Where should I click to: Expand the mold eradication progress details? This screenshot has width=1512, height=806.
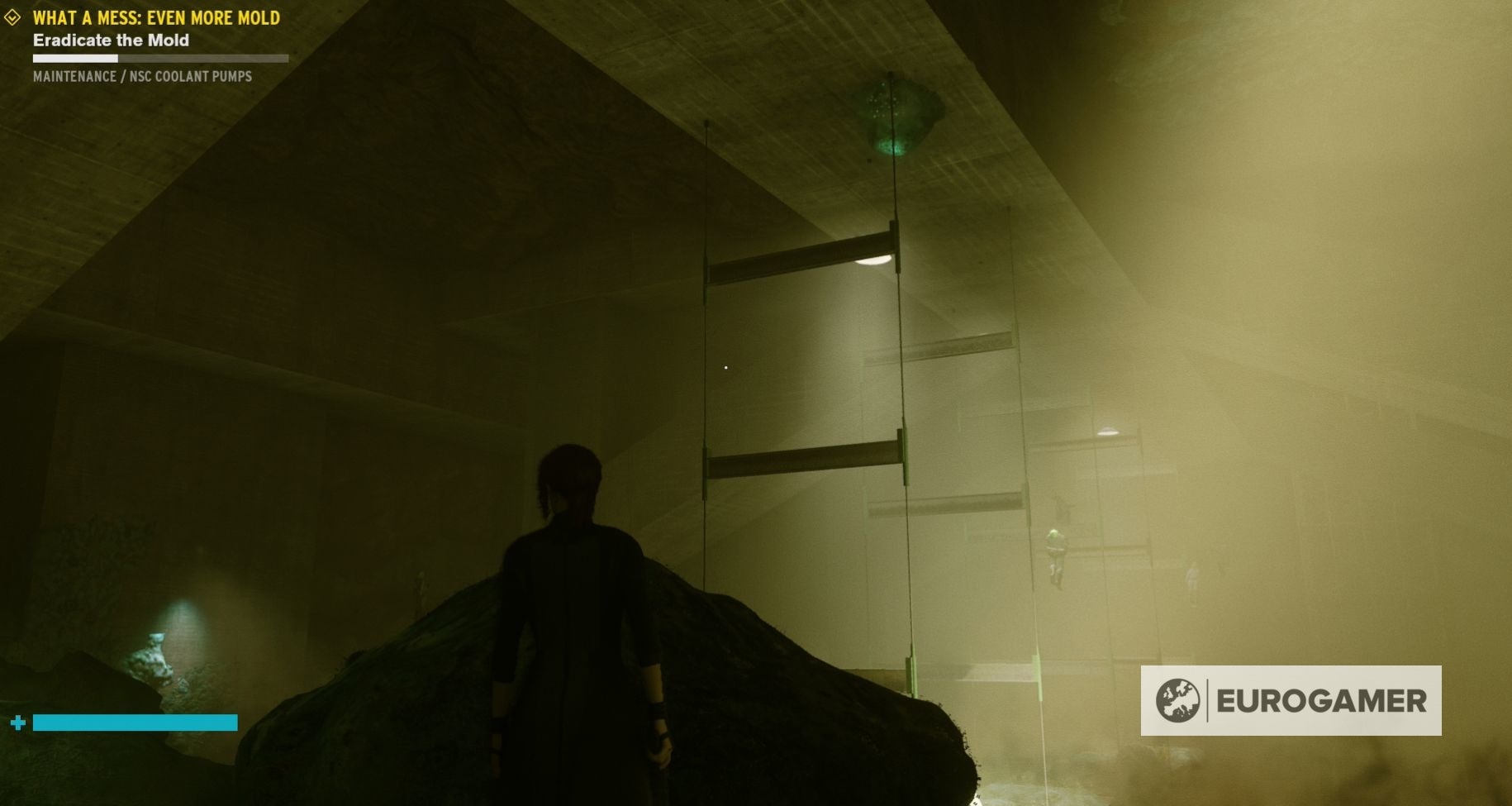pos(159,58)
